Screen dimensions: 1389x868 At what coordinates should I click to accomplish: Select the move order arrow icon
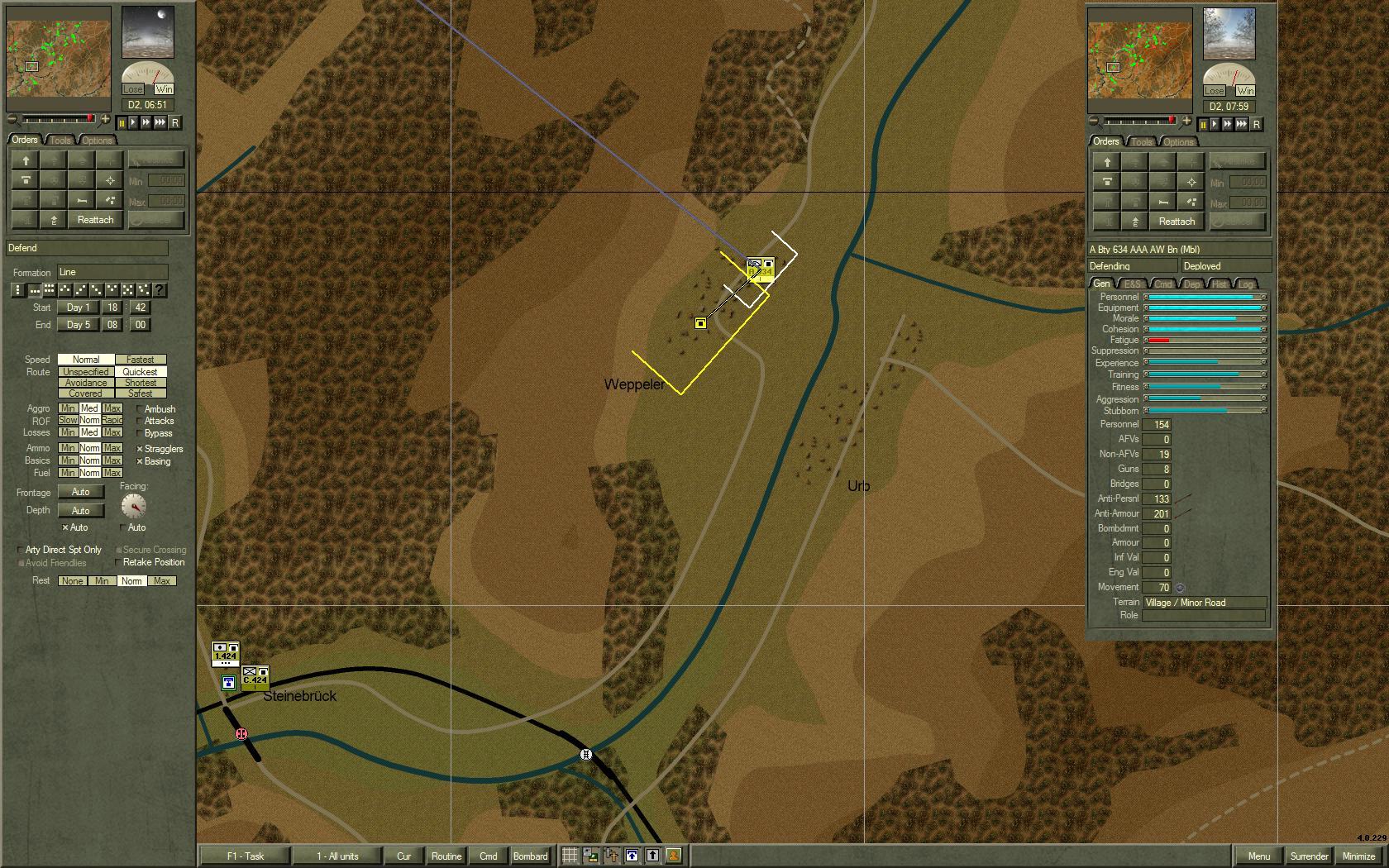coord(26,160)
